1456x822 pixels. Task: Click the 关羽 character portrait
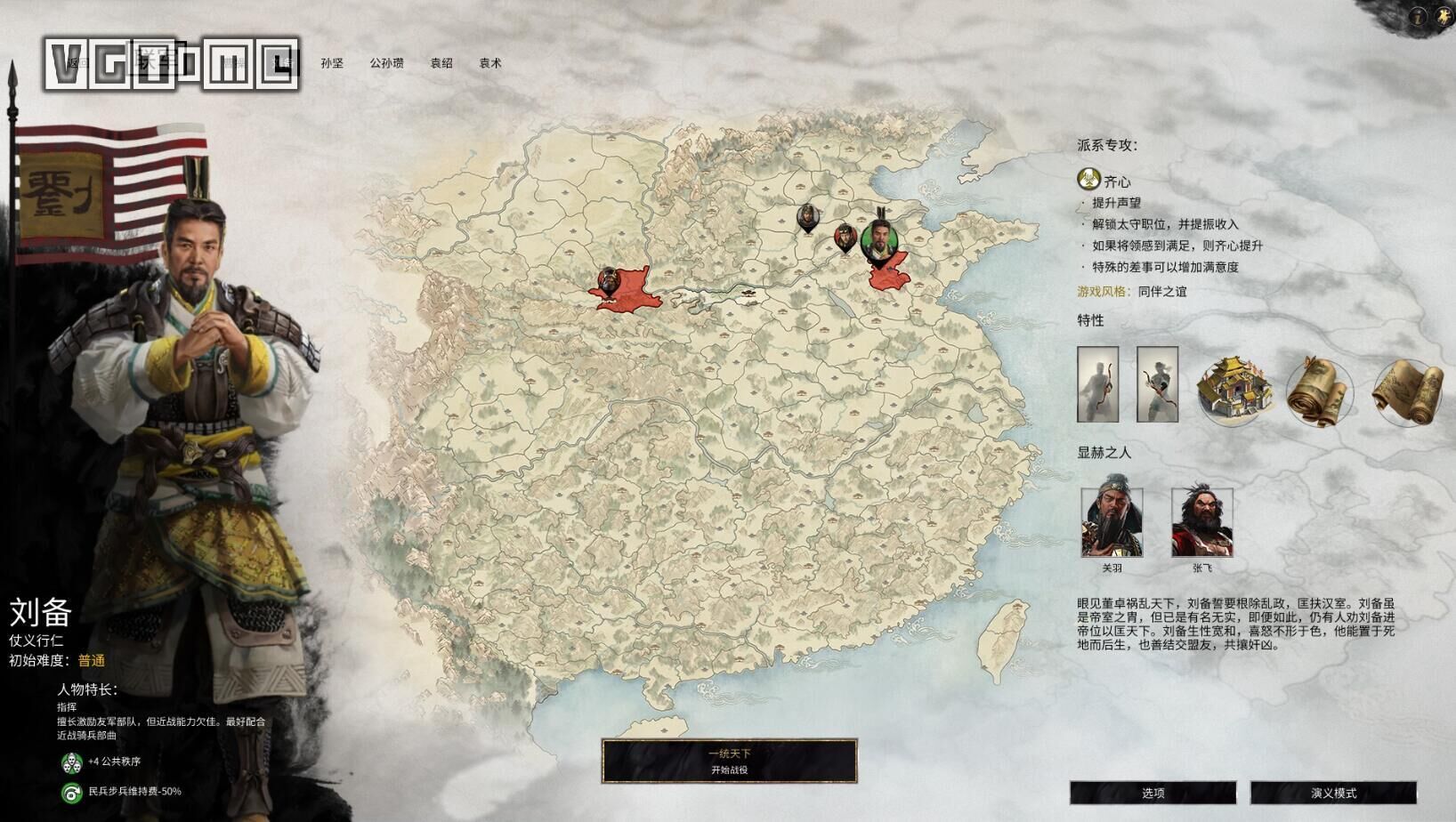1114,520
